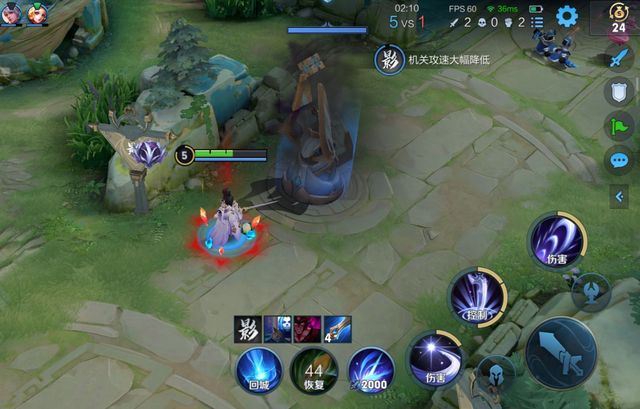Open the gold coin shop showing 24
Screen dimensions: 640x409
[618, 19]
